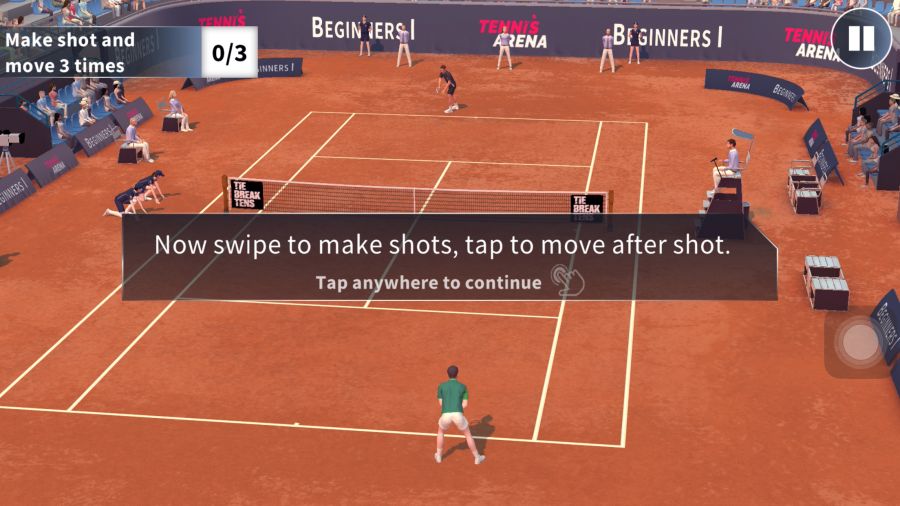900x506 pixels.
Task: Tap the 'Tap anywhere to continue' prompt
Action: click(429, 282)
